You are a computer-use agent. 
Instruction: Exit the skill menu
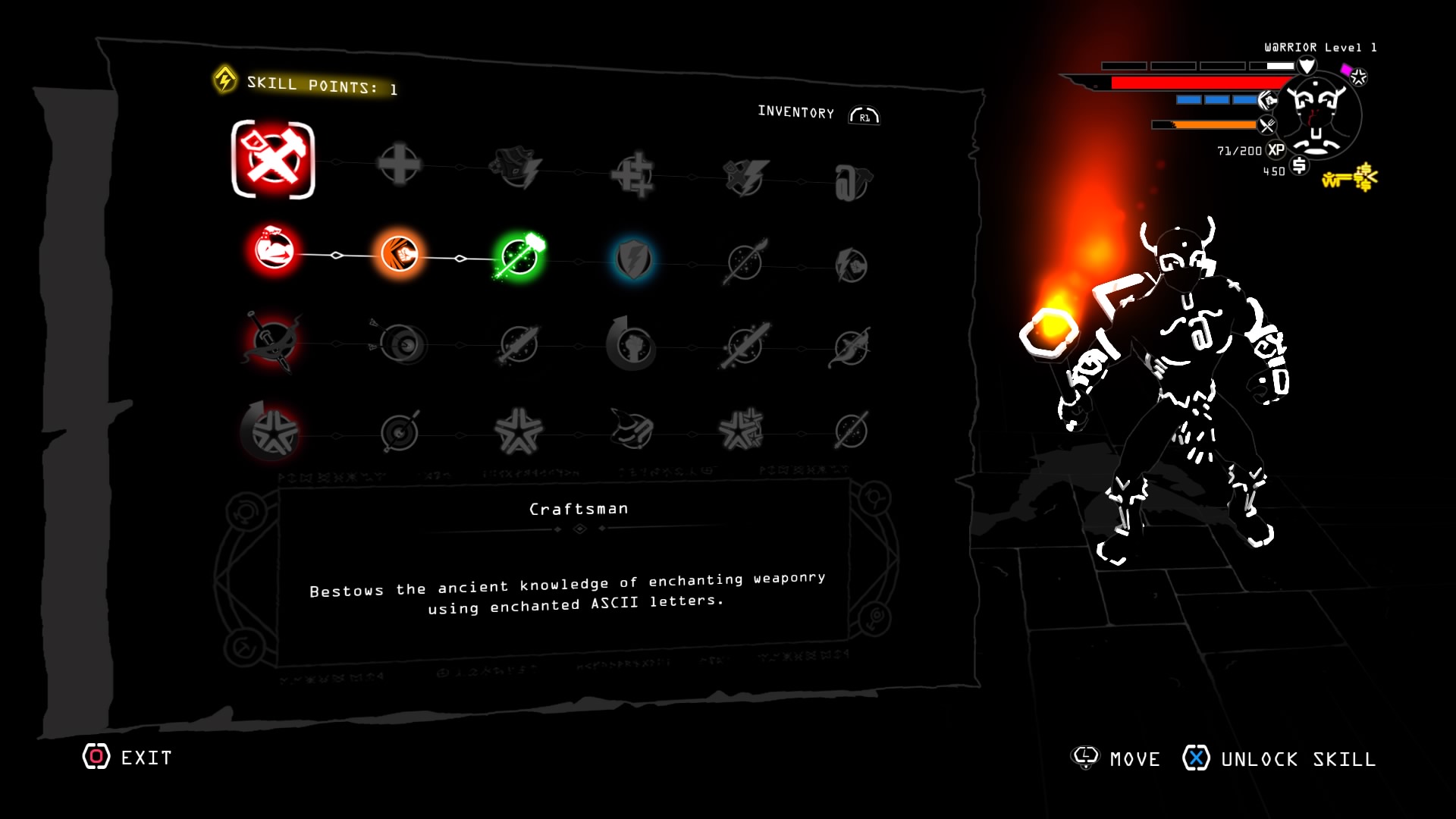[127, 757]
